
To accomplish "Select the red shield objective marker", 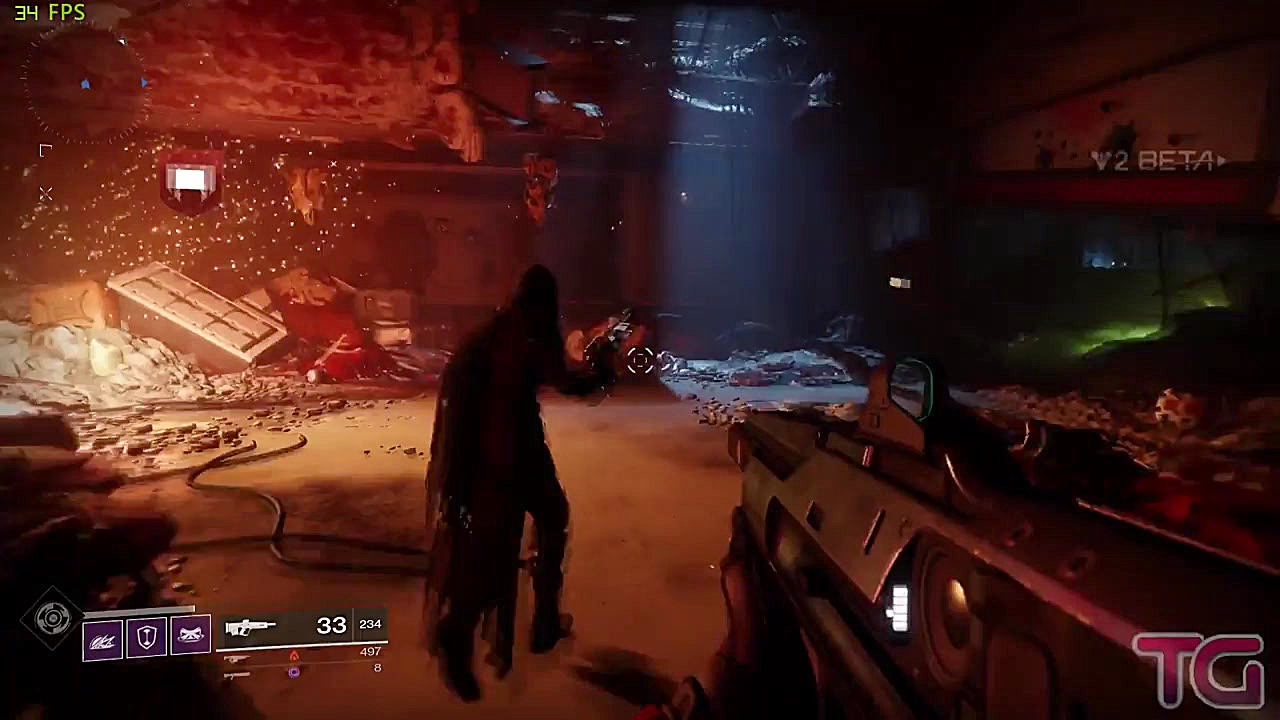I will 191,180.
